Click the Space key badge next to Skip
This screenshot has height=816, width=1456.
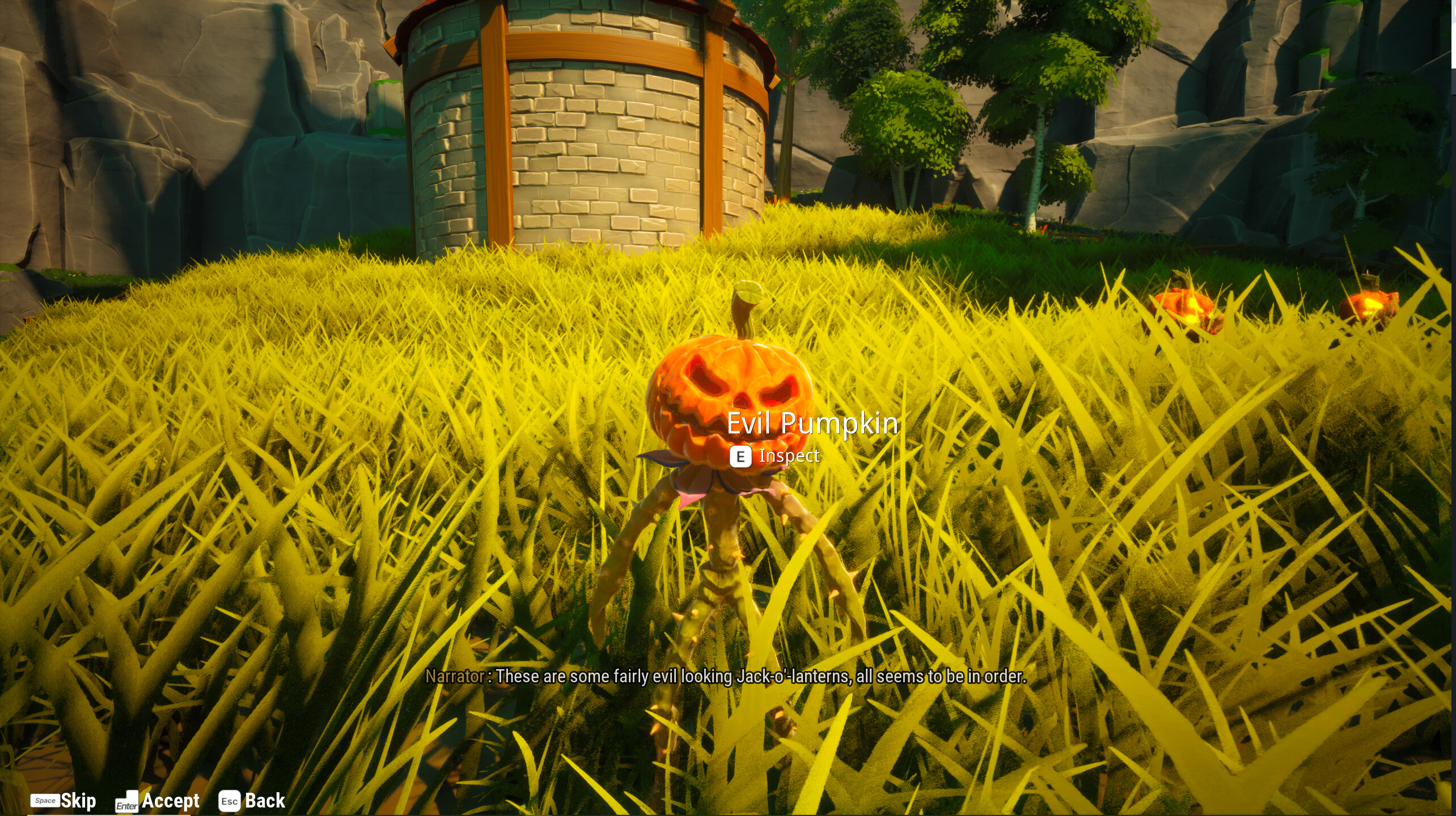tap(45, 801)
